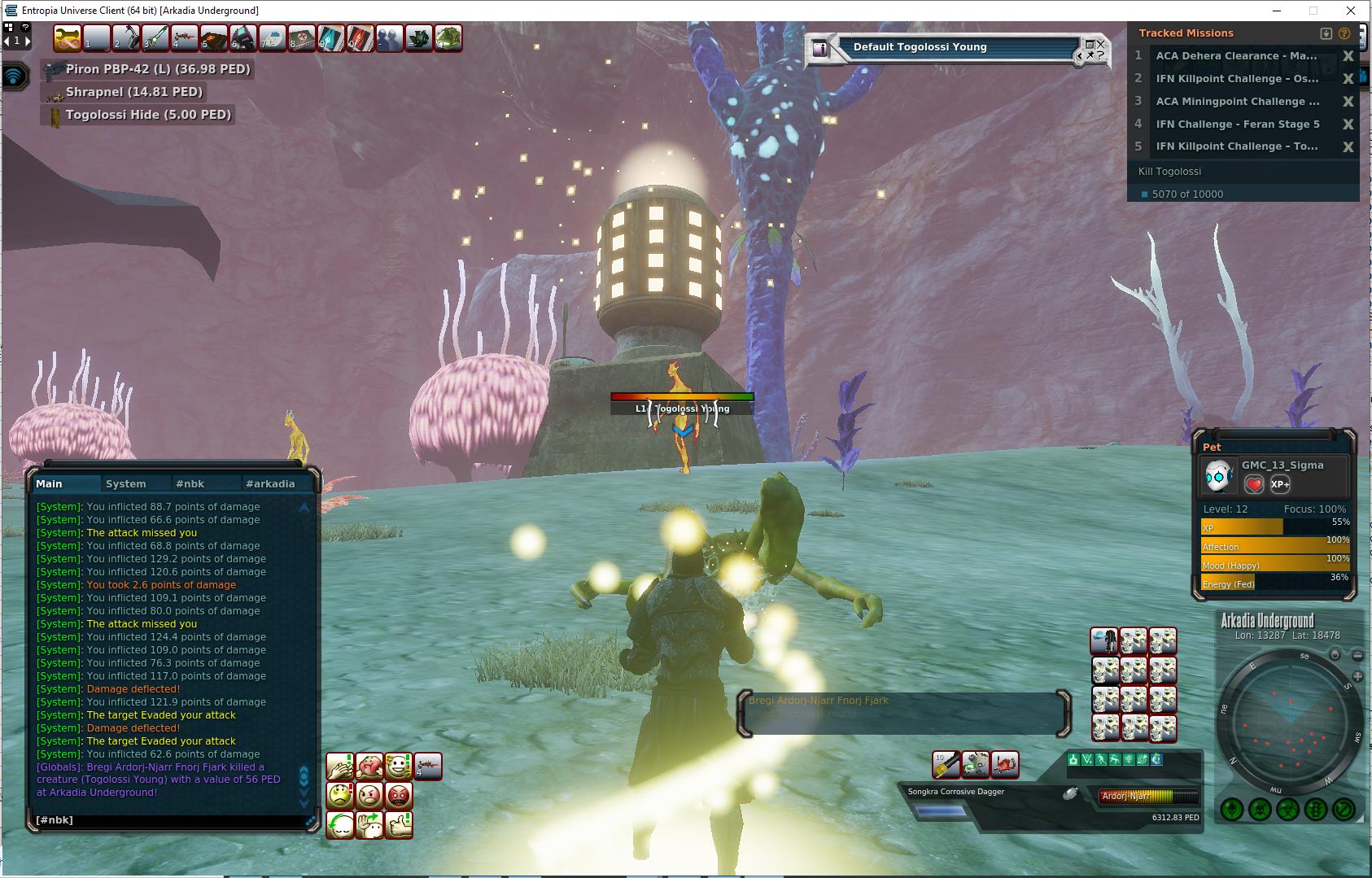Viewport: 1372px width, 878px height.
Task: Use the thumbs-up emote icon
Action: [399, 824]
